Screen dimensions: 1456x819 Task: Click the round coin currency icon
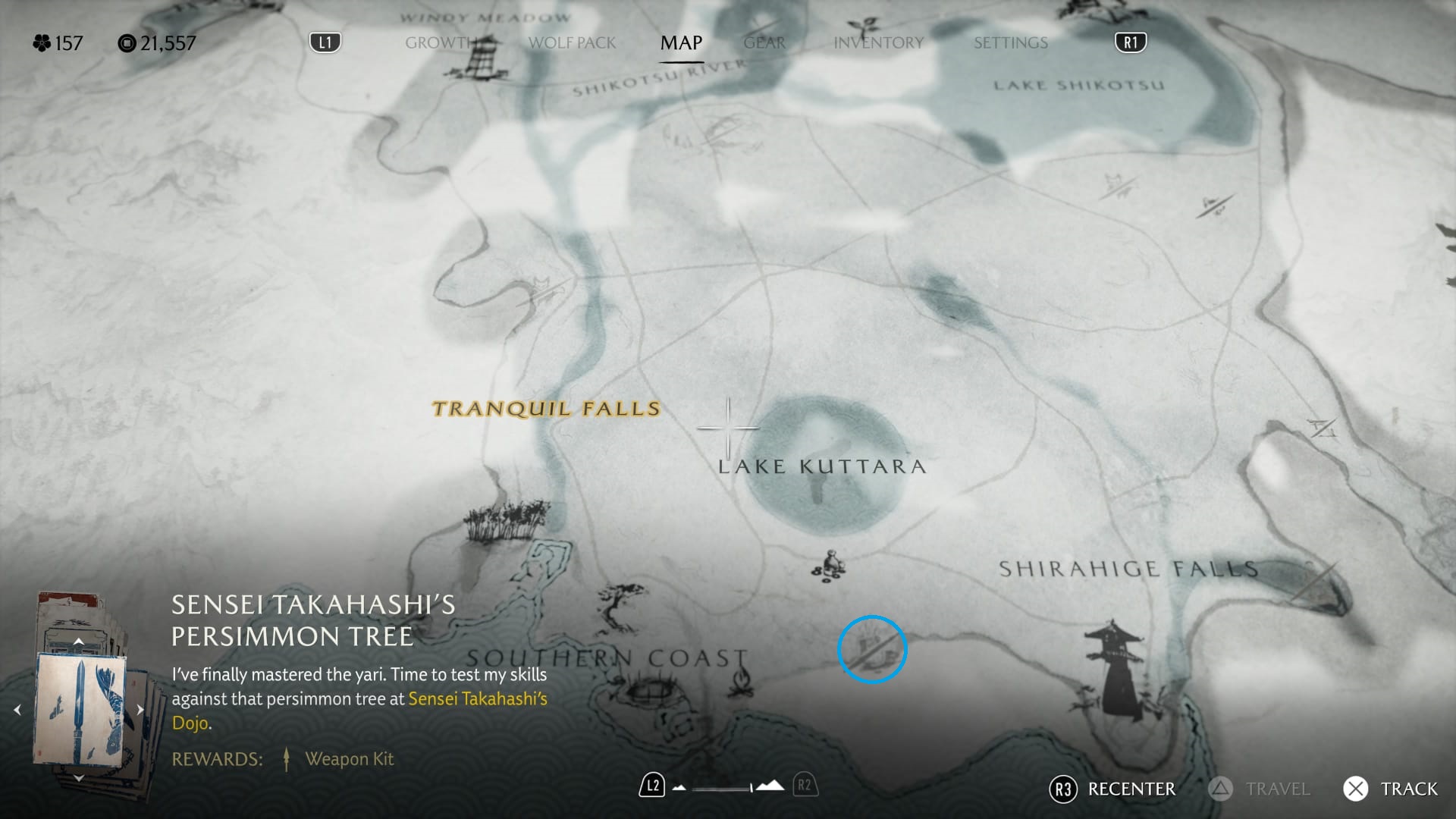[127, 43]
